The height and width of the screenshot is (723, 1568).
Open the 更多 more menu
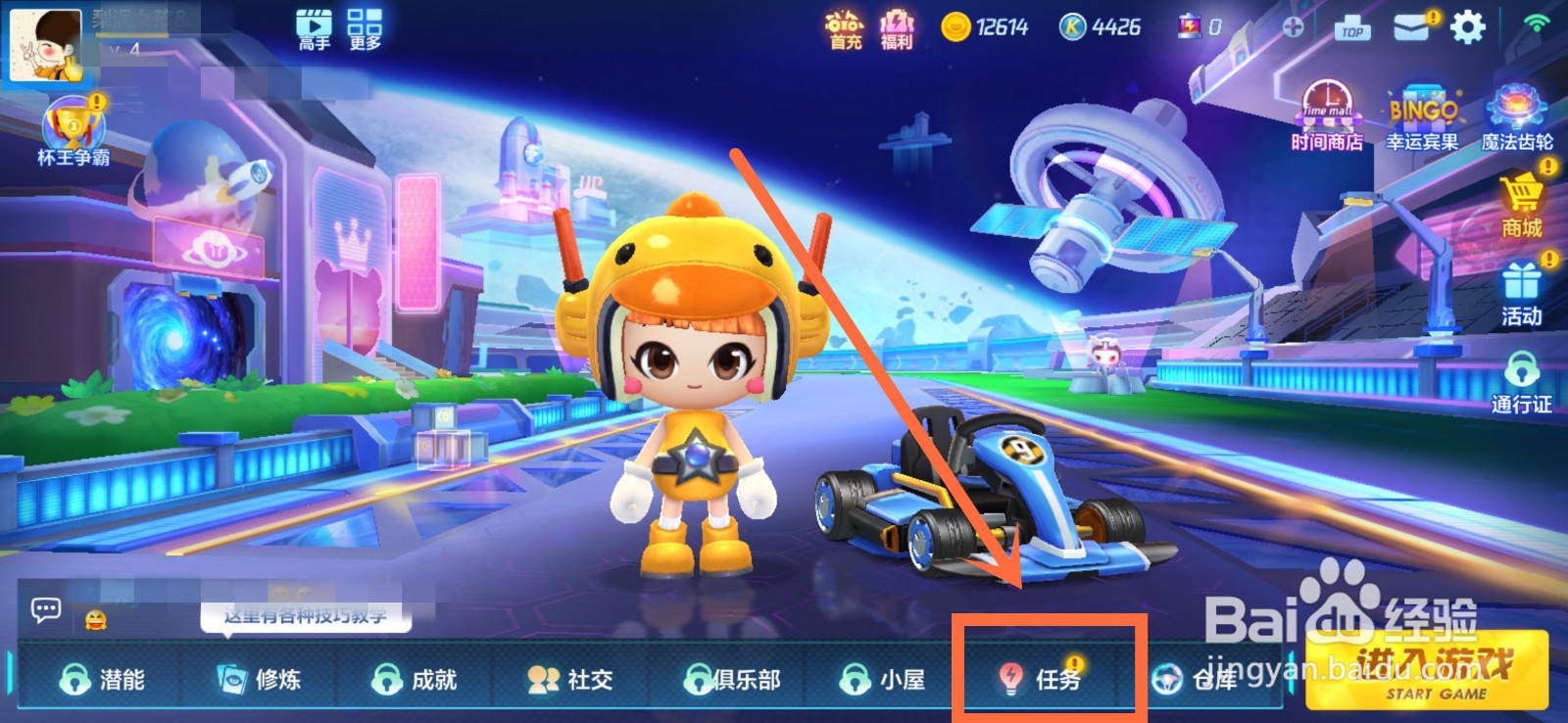pyautogui.click(x=367, y=26)
